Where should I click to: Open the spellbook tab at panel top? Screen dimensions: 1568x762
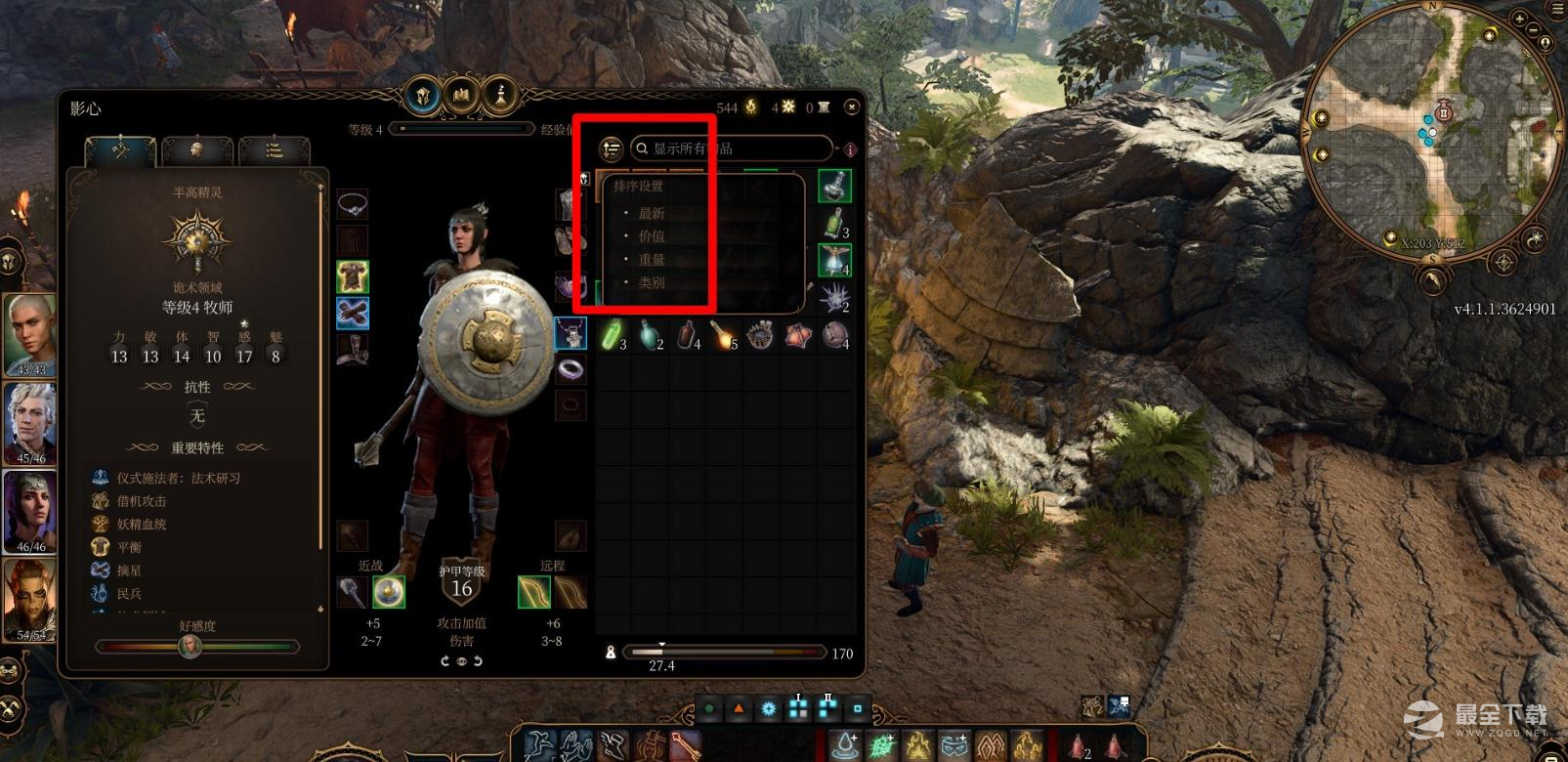pos(462,96)
